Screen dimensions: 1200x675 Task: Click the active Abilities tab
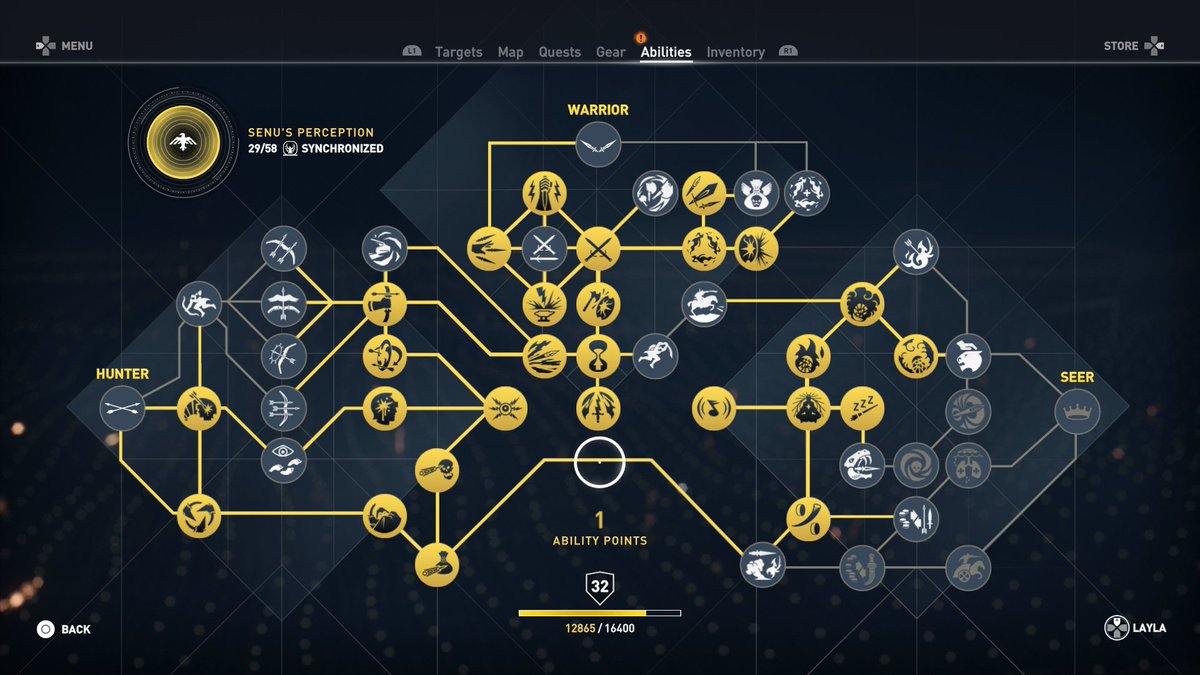(x=666, y=52)
